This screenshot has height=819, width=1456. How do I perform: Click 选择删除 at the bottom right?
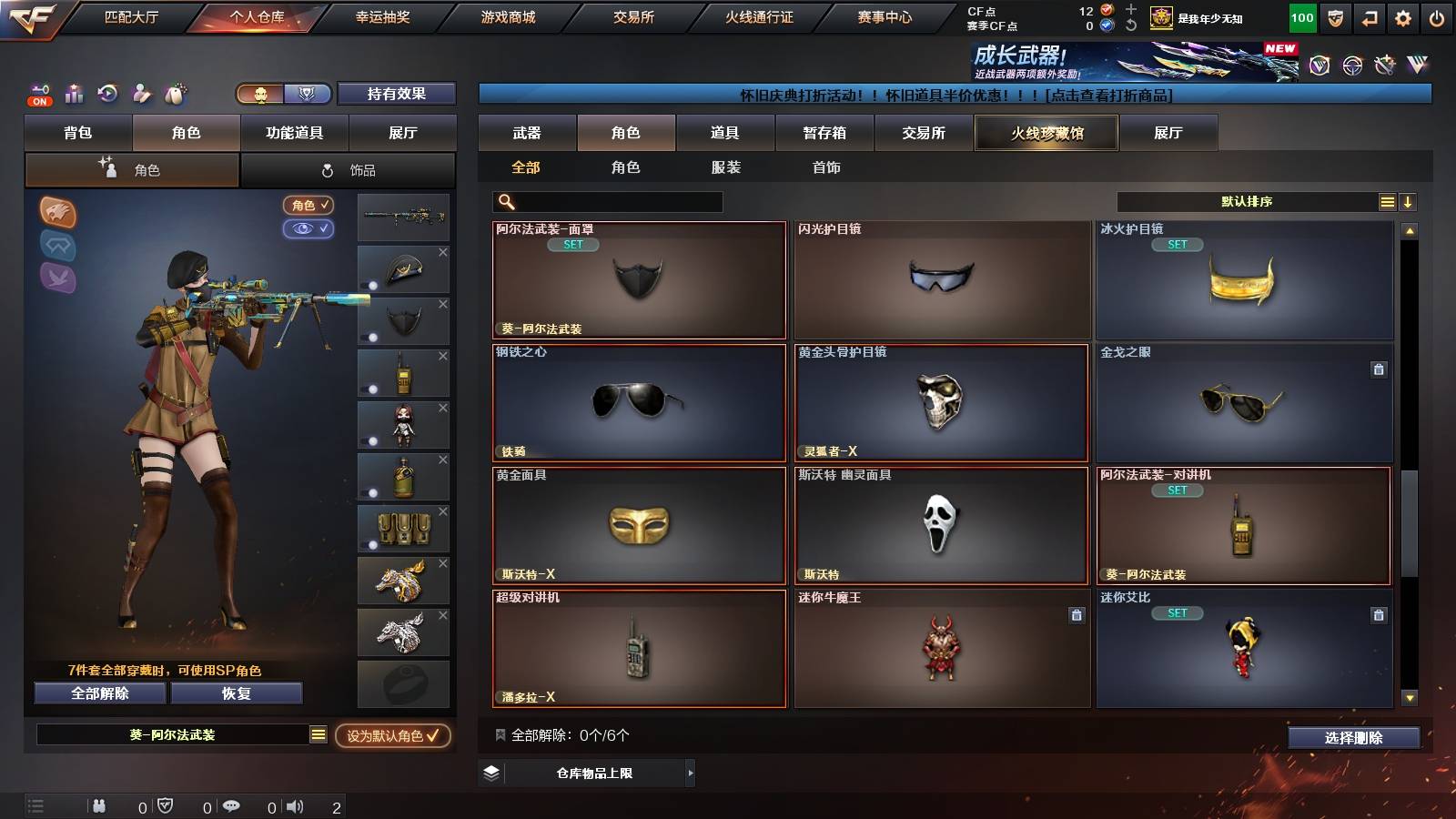click(x=1354, y=737)
